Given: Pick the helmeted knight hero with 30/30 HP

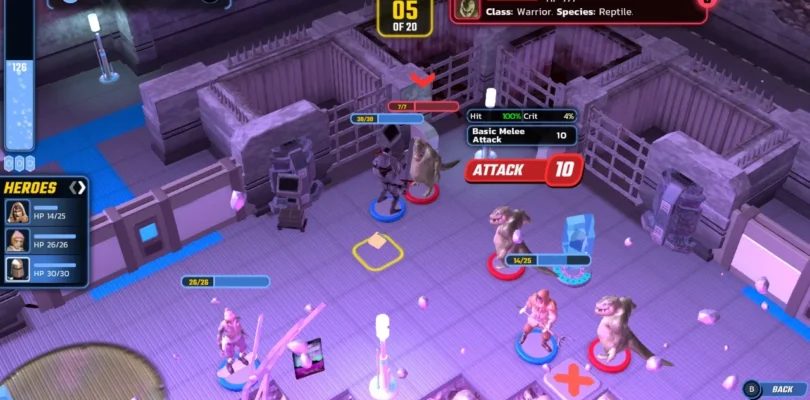Looking at the screenshot, I should click(18, 268).
